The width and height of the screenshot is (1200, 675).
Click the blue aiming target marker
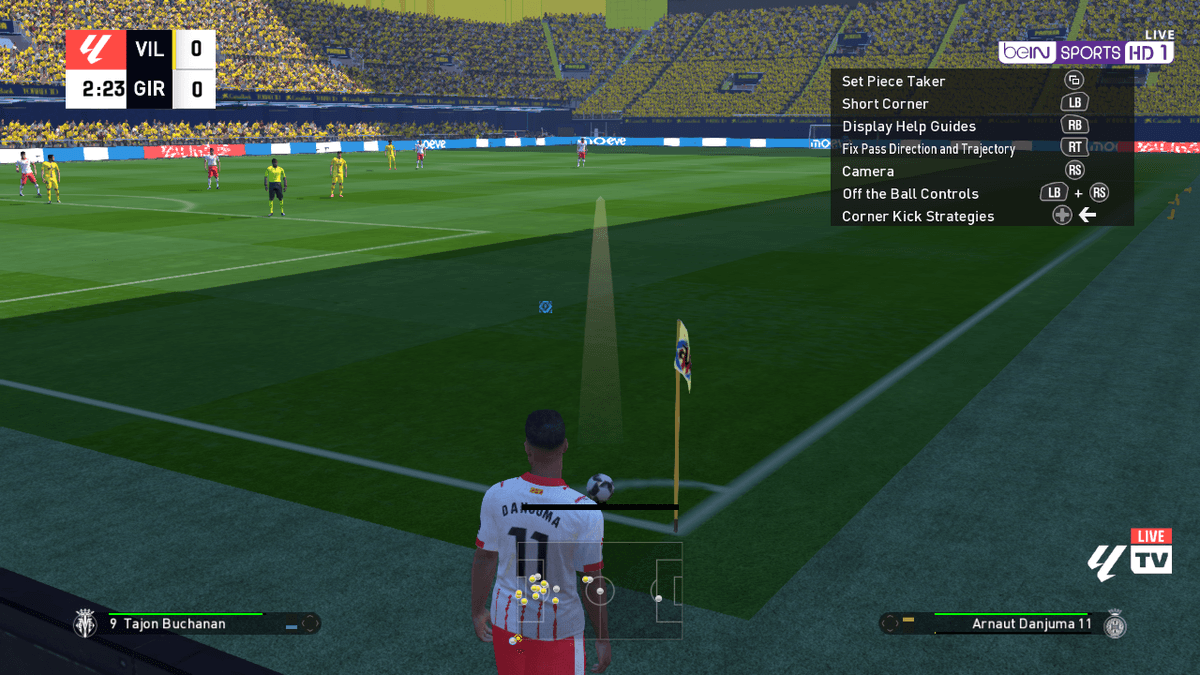point(545,307)
